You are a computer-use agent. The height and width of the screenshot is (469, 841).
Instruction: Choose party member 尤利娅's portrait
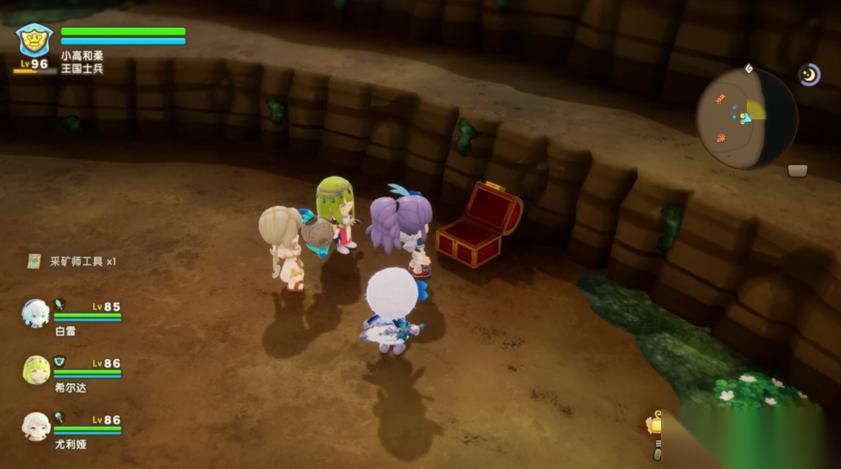(36, 426)
